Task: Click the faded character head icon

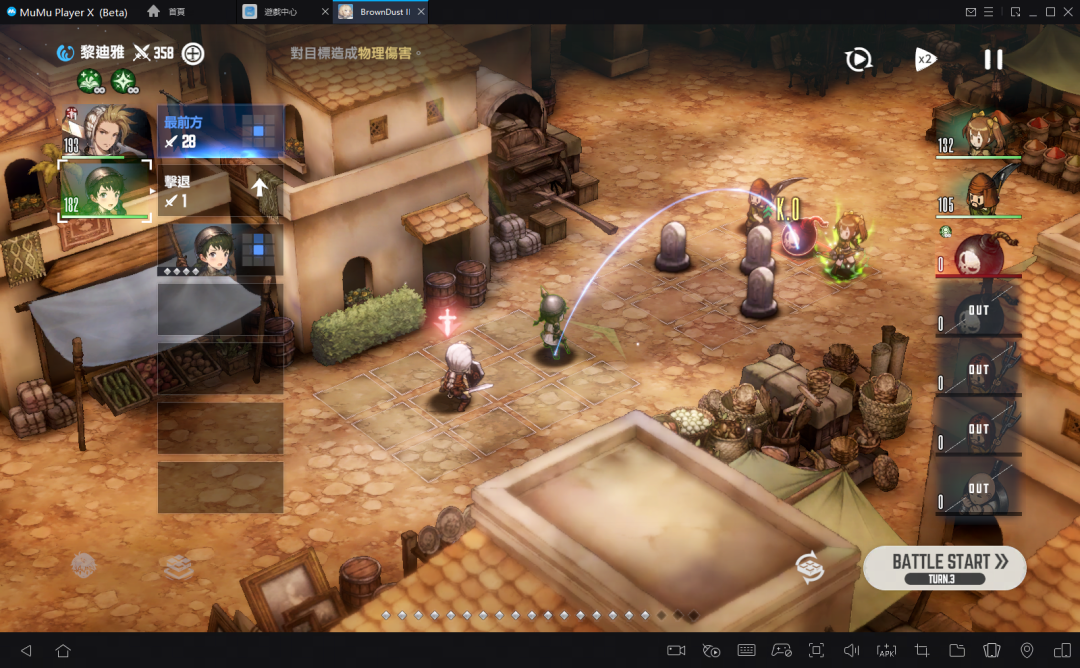Action: click(x=84, y=566)
